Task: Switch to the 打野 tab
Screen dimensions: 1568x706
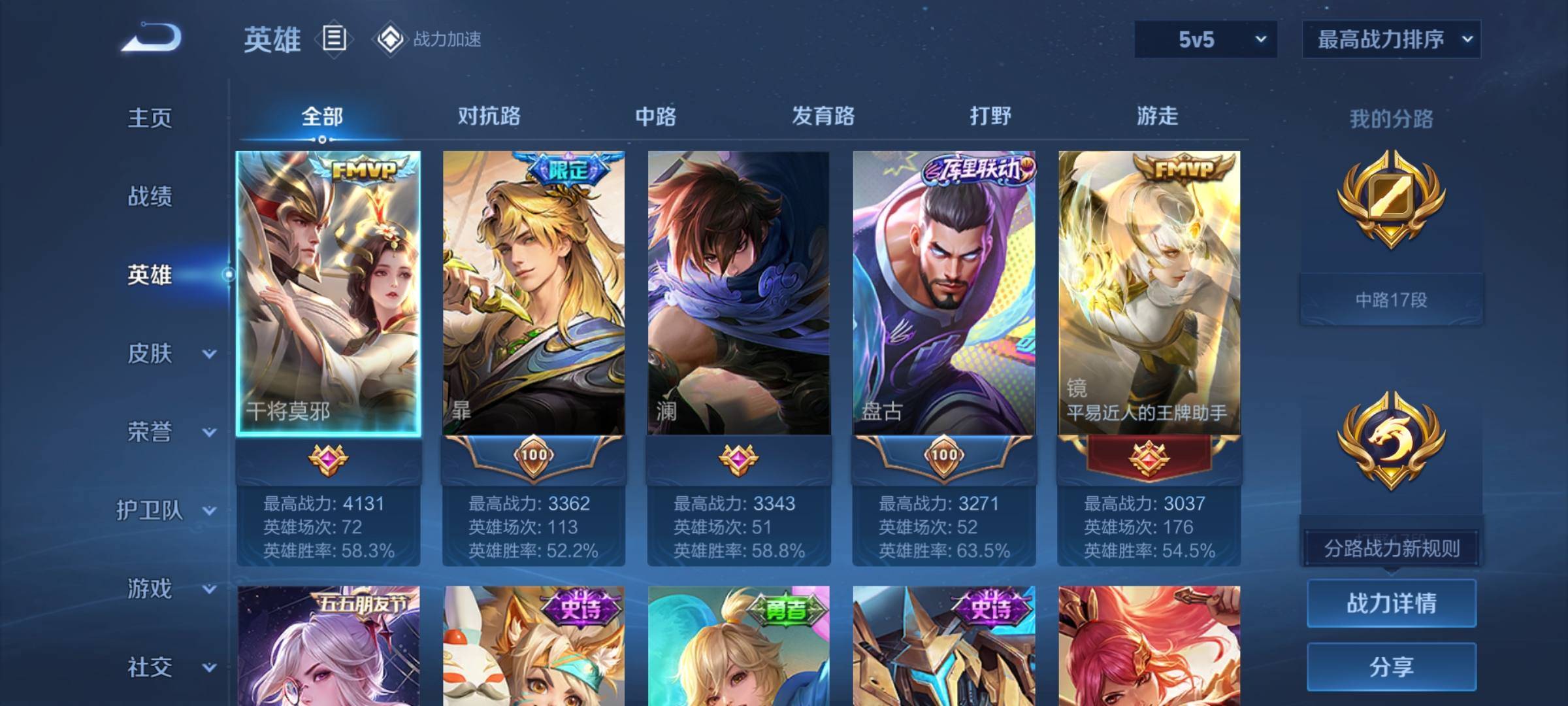Action: 990,116
